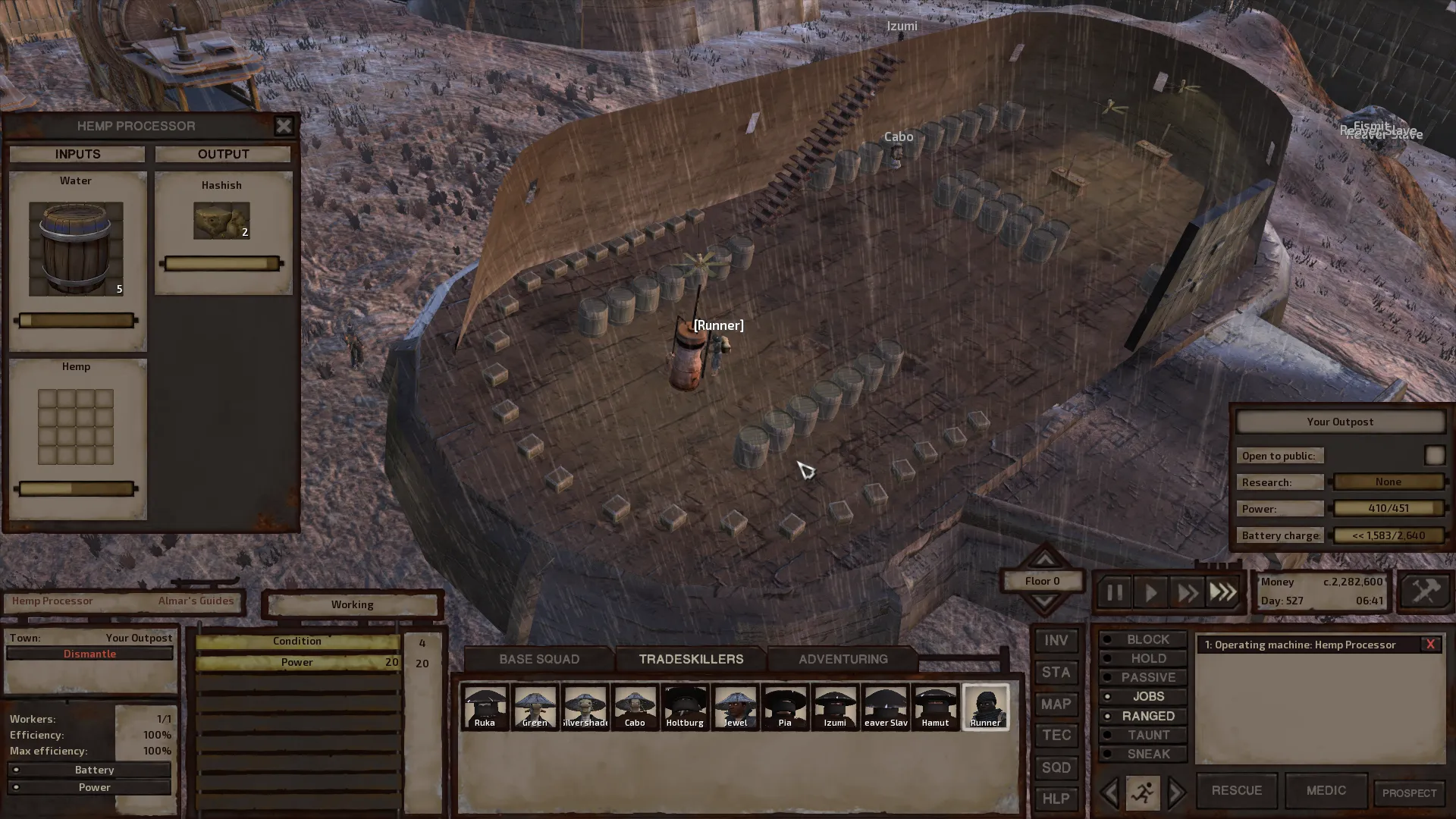This screenshot has width=1456, height=819.
Task: Dismantle the Hemp Processor
Action: pos(89,654)
